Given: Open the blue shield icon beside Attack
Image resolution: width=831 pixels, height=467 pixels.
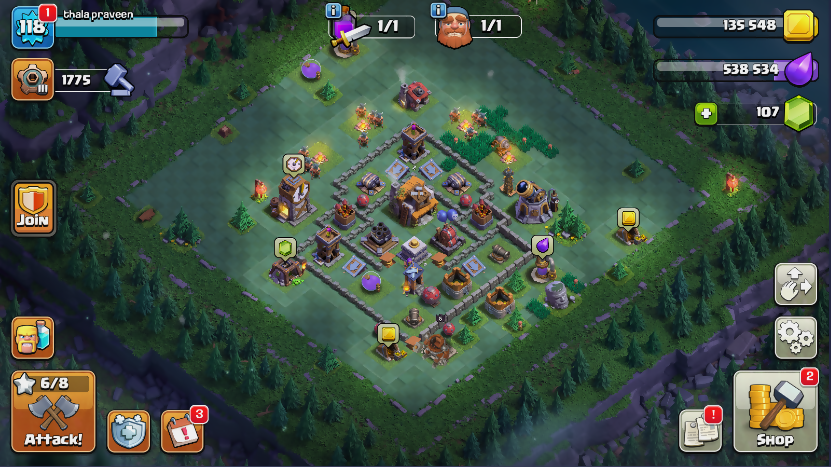Looking at the screenshot, I should (x=128, y=430).
